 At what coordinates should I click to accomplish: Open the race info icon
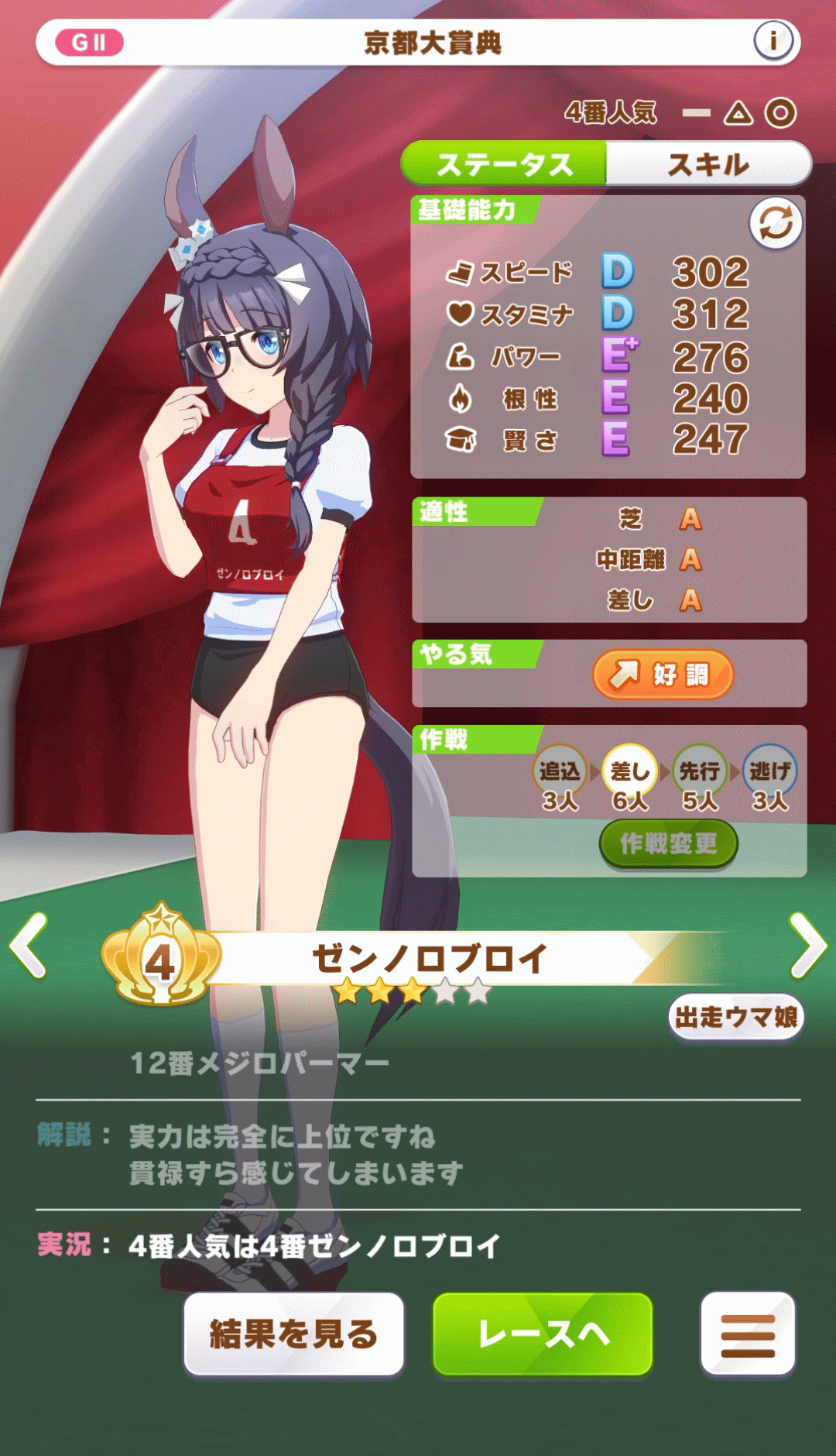773,41
